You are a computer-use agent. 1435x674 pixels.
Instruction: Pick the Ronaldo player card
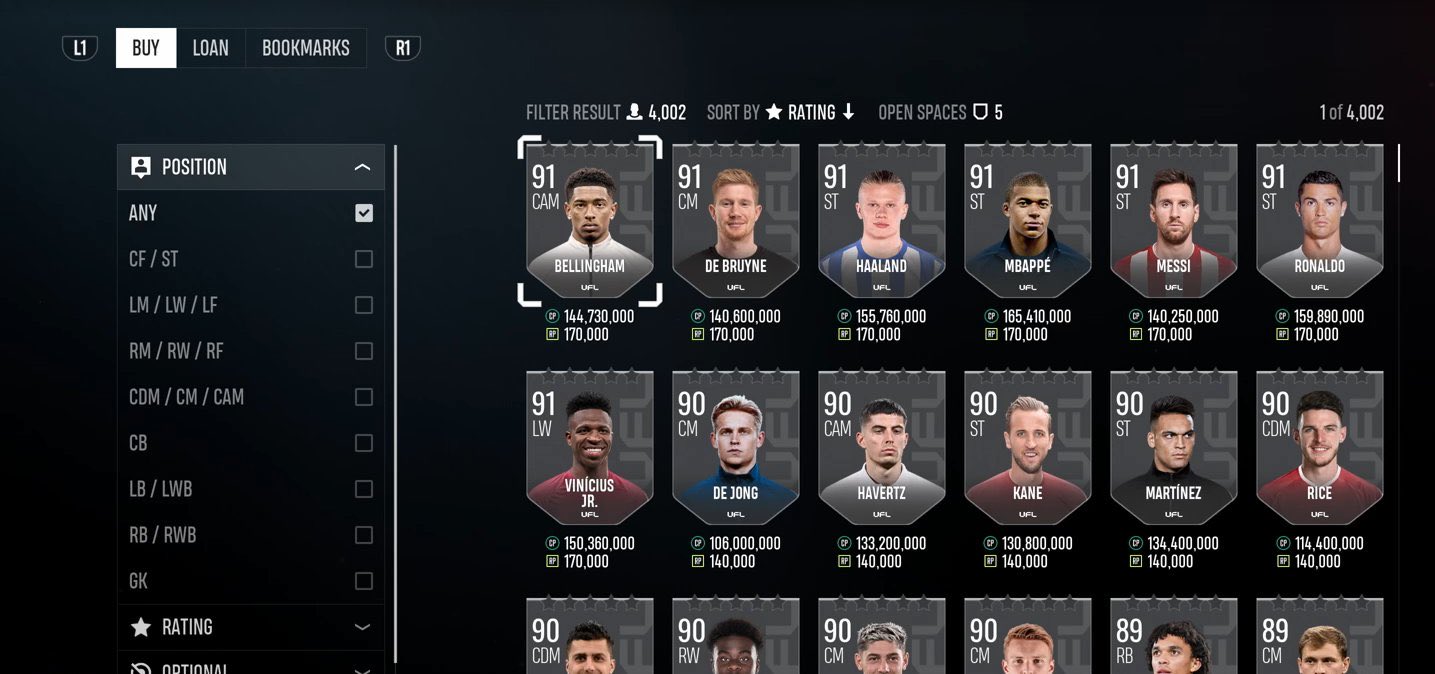1319,221
